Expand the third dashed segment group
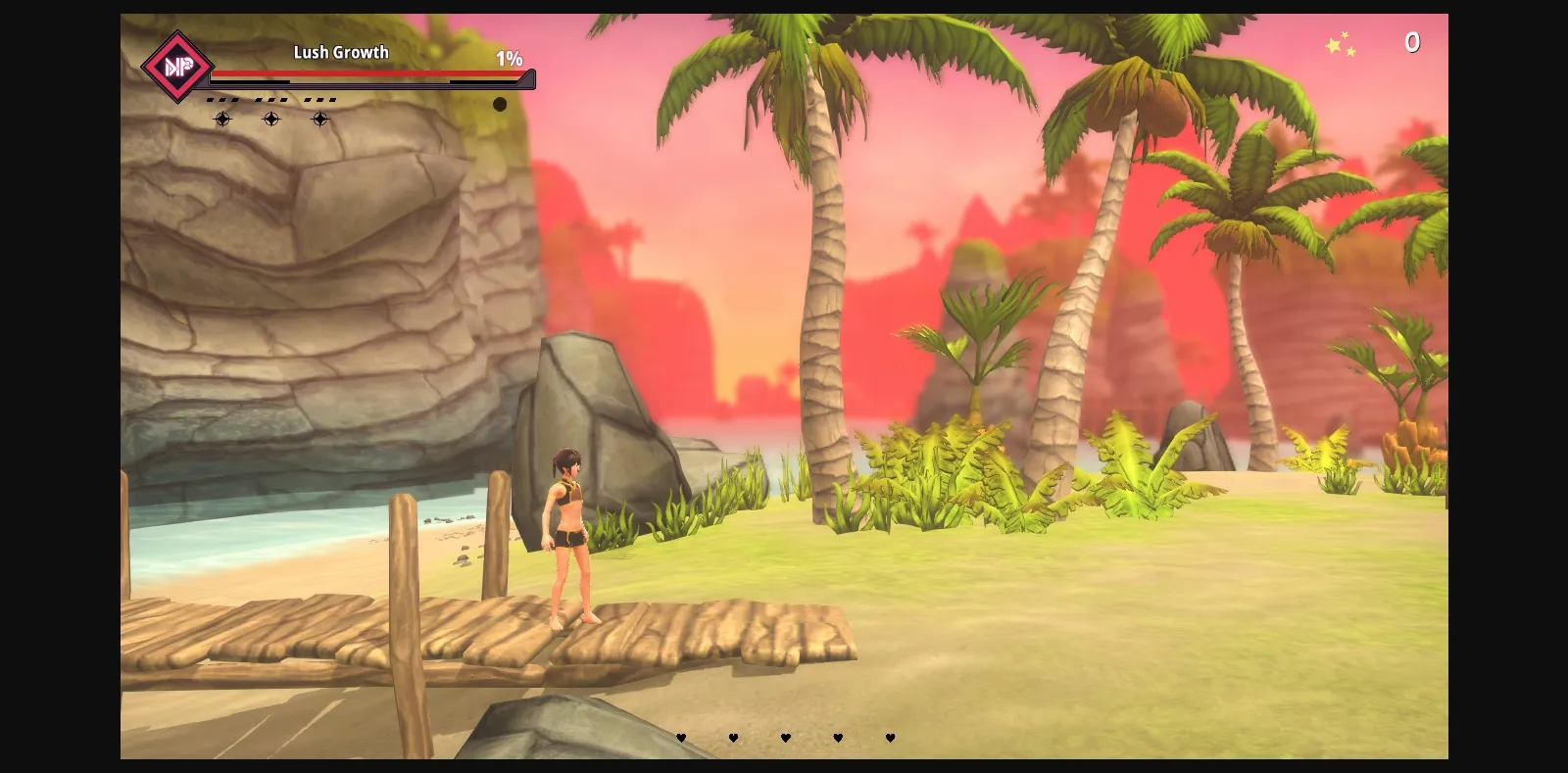The width and height of the screenshot is (1568, 773). [318, 98]
